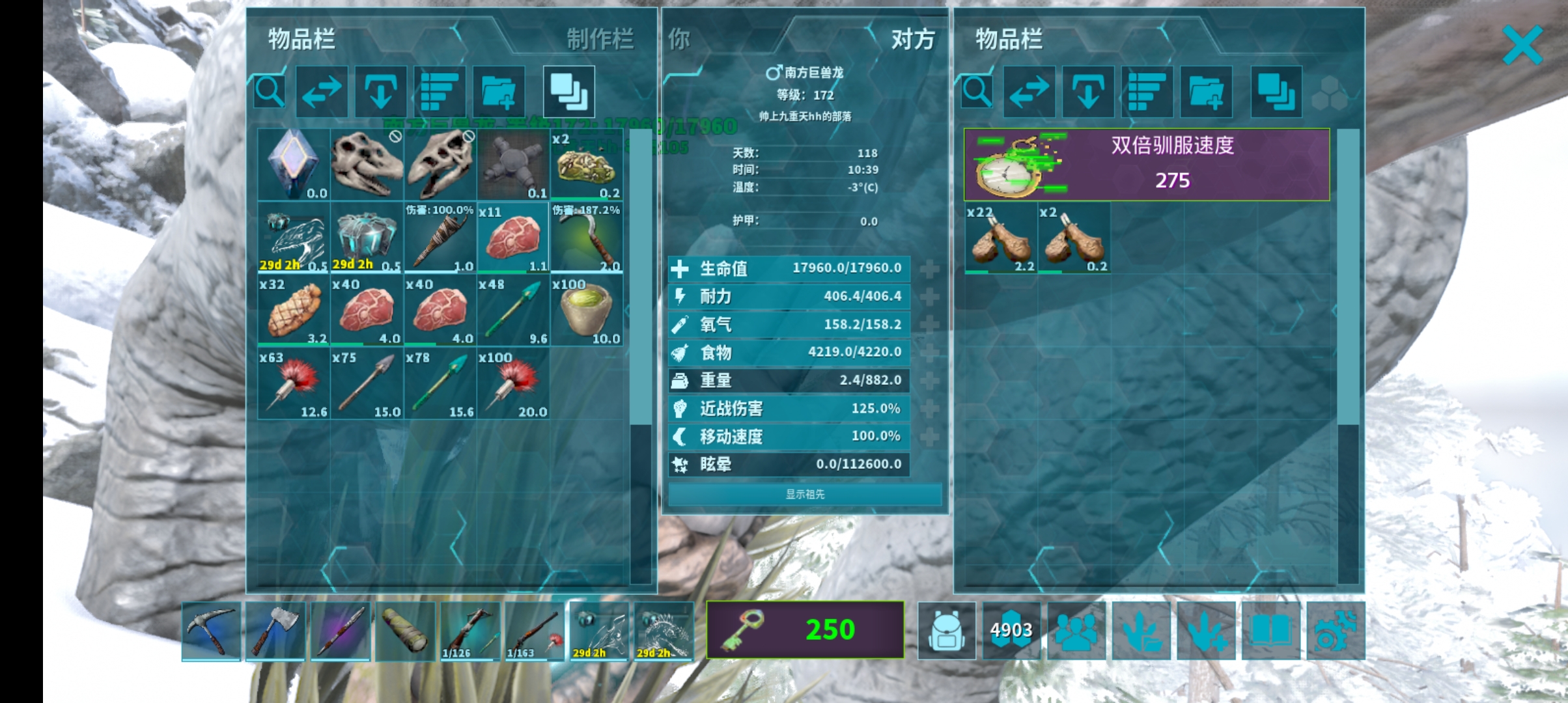Click the player inventory search magnifier
The image size is (1568, 703).
coord(270,92)
